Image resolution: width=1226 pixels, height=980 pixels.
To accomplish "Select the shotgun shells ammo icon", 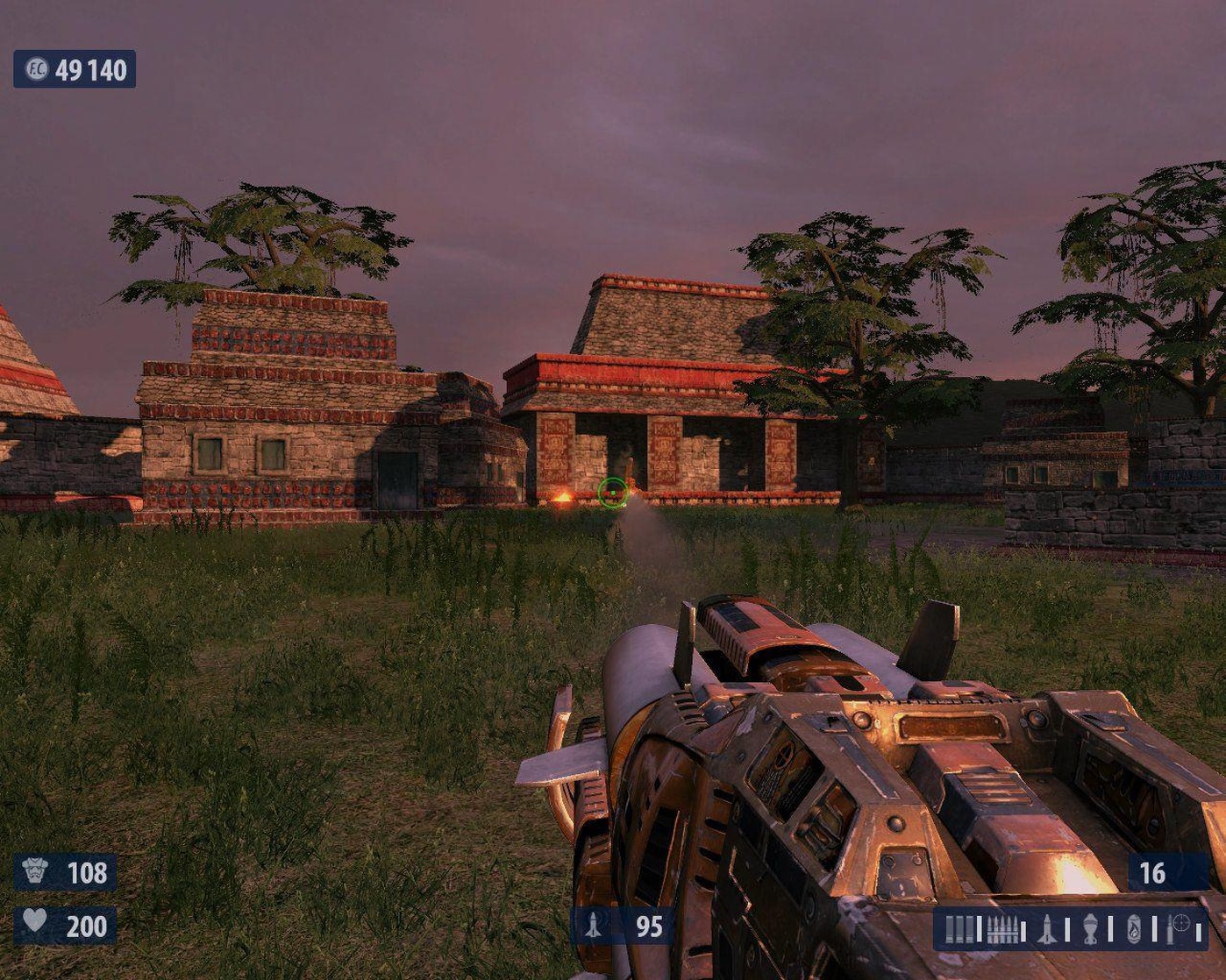I will (960, 929).
